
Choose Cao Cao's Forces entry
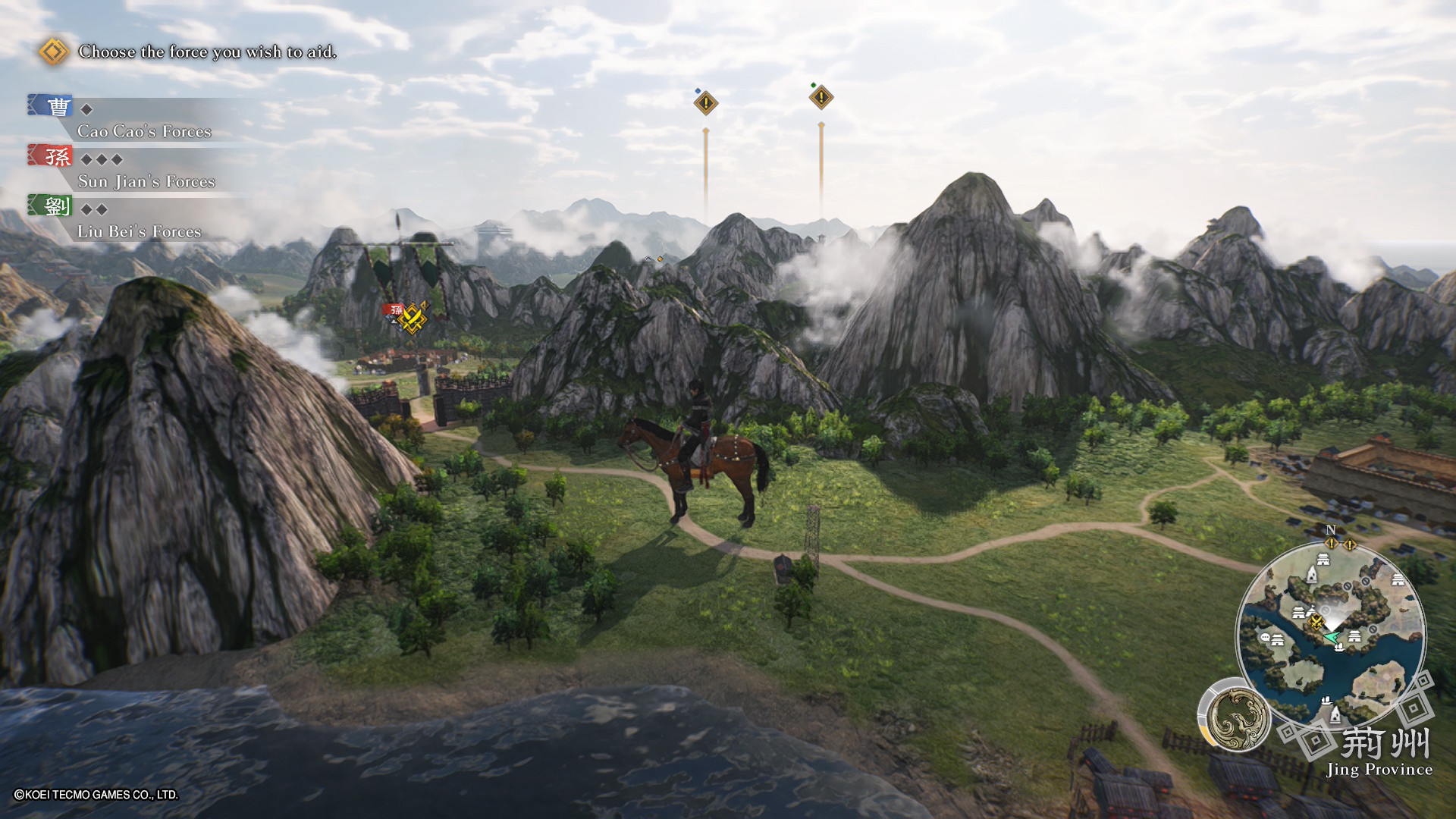point(144,130)
